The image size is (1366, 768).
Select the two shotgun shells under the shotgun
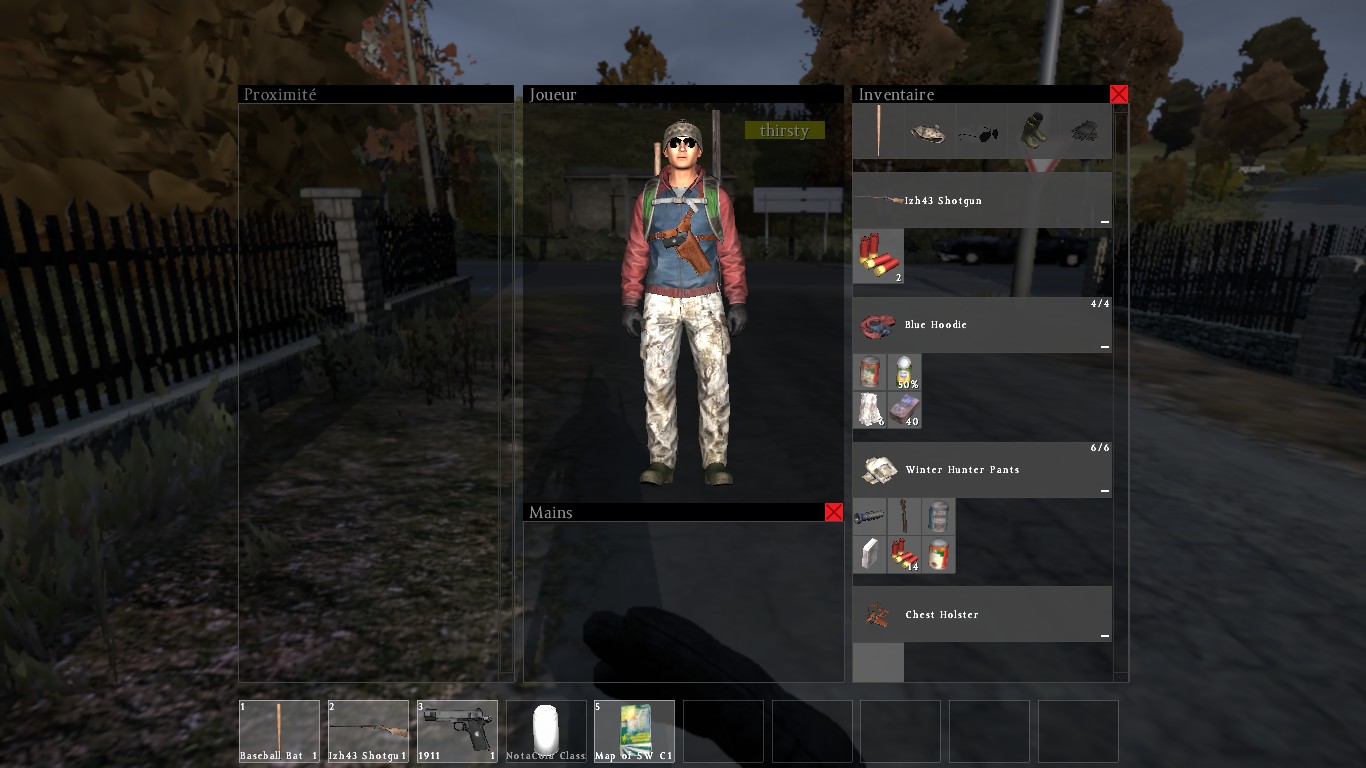pos(878,257)
